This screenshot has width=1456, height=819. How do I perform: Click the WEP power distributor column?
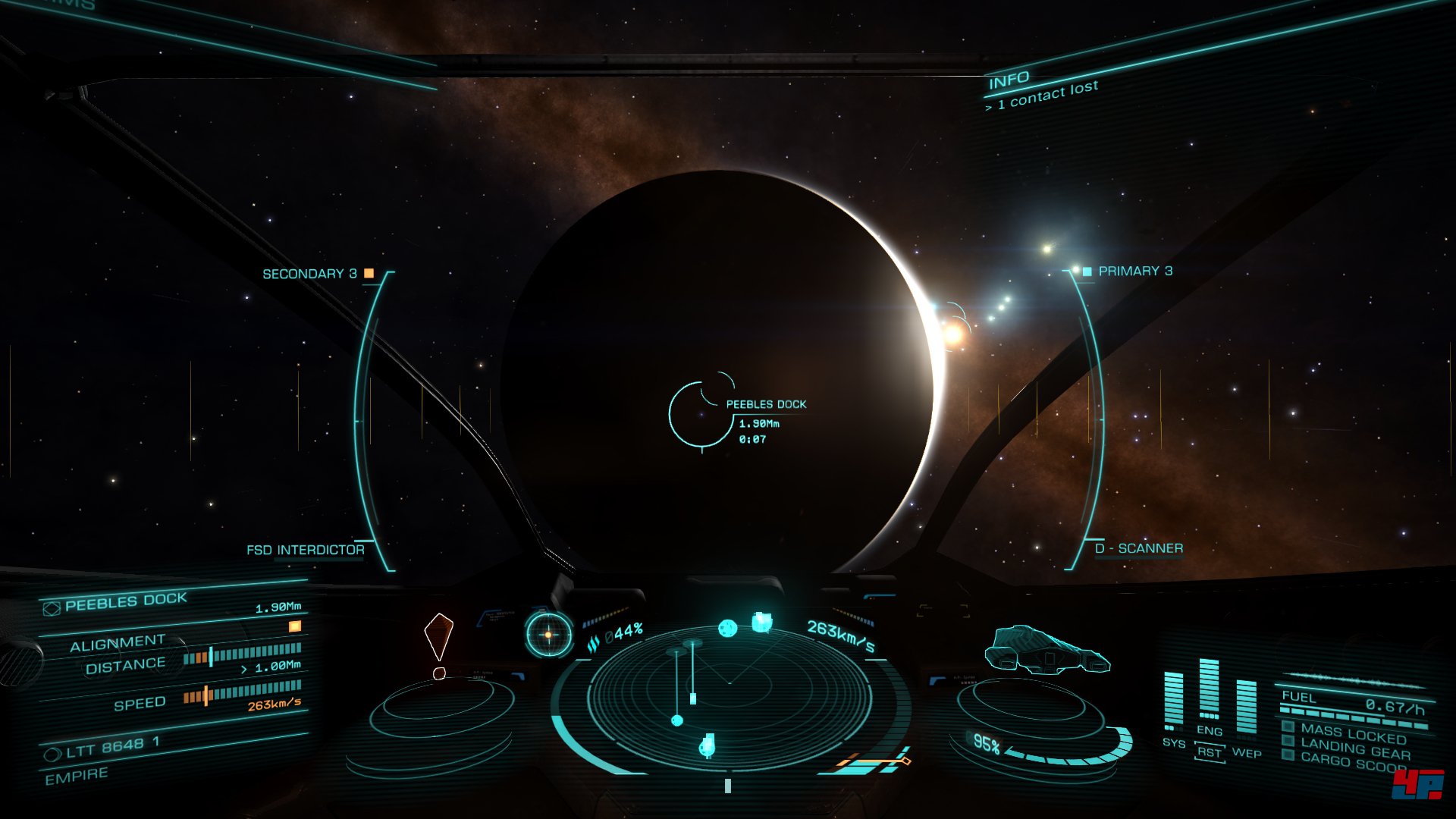[1246, 707]
